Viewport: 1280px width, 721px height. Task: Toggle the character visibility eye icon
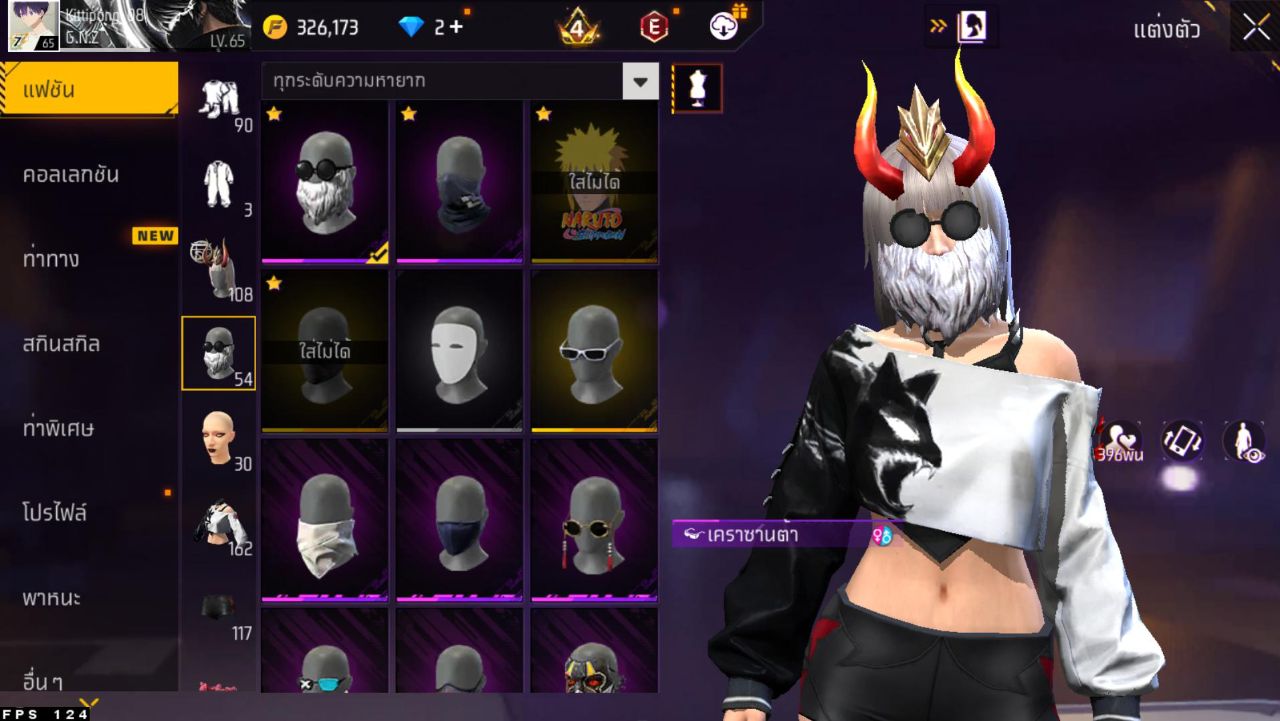tap(1244, 441)
